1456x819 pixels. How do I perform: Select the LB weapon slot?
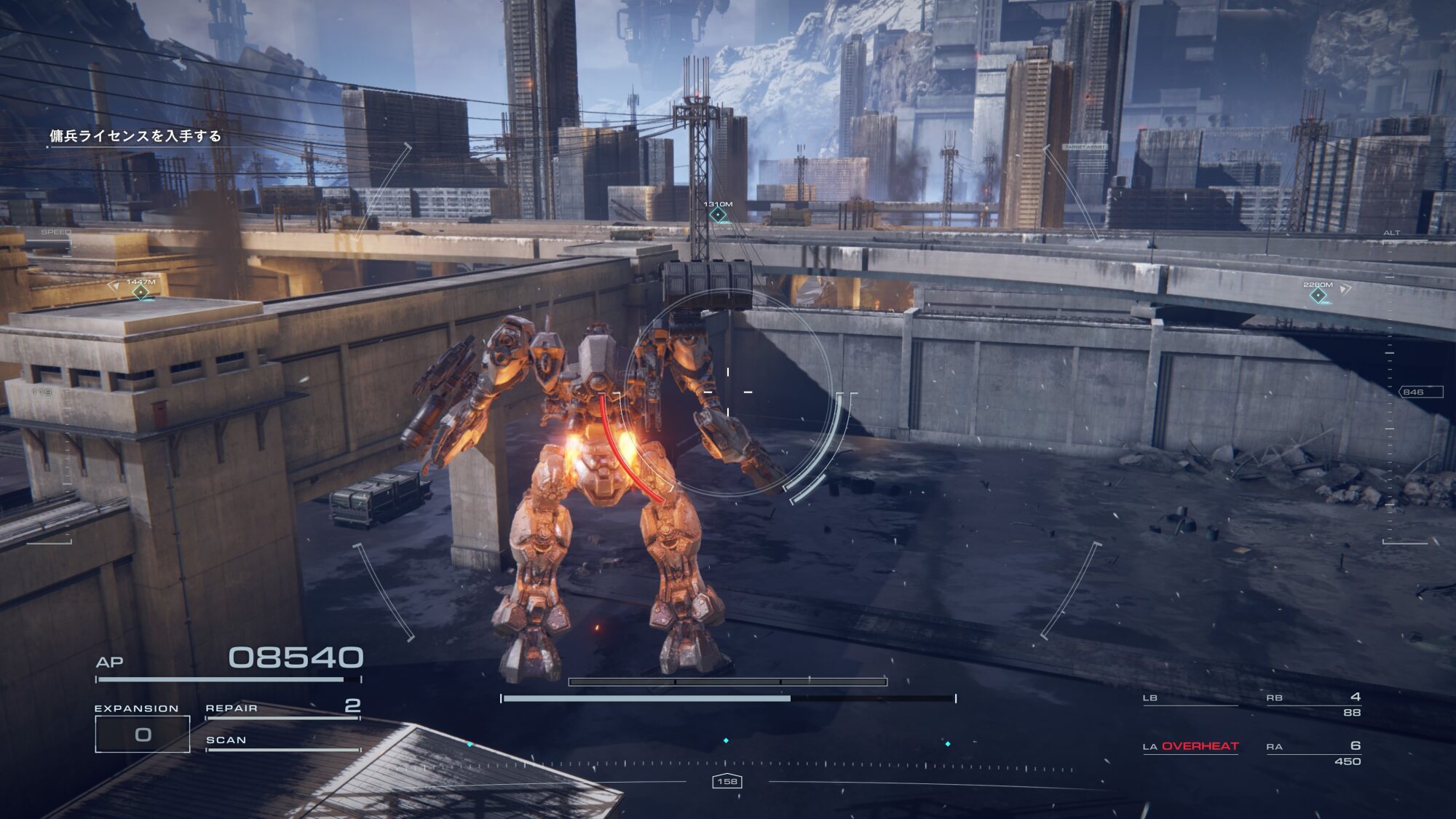coord(1190,700)
